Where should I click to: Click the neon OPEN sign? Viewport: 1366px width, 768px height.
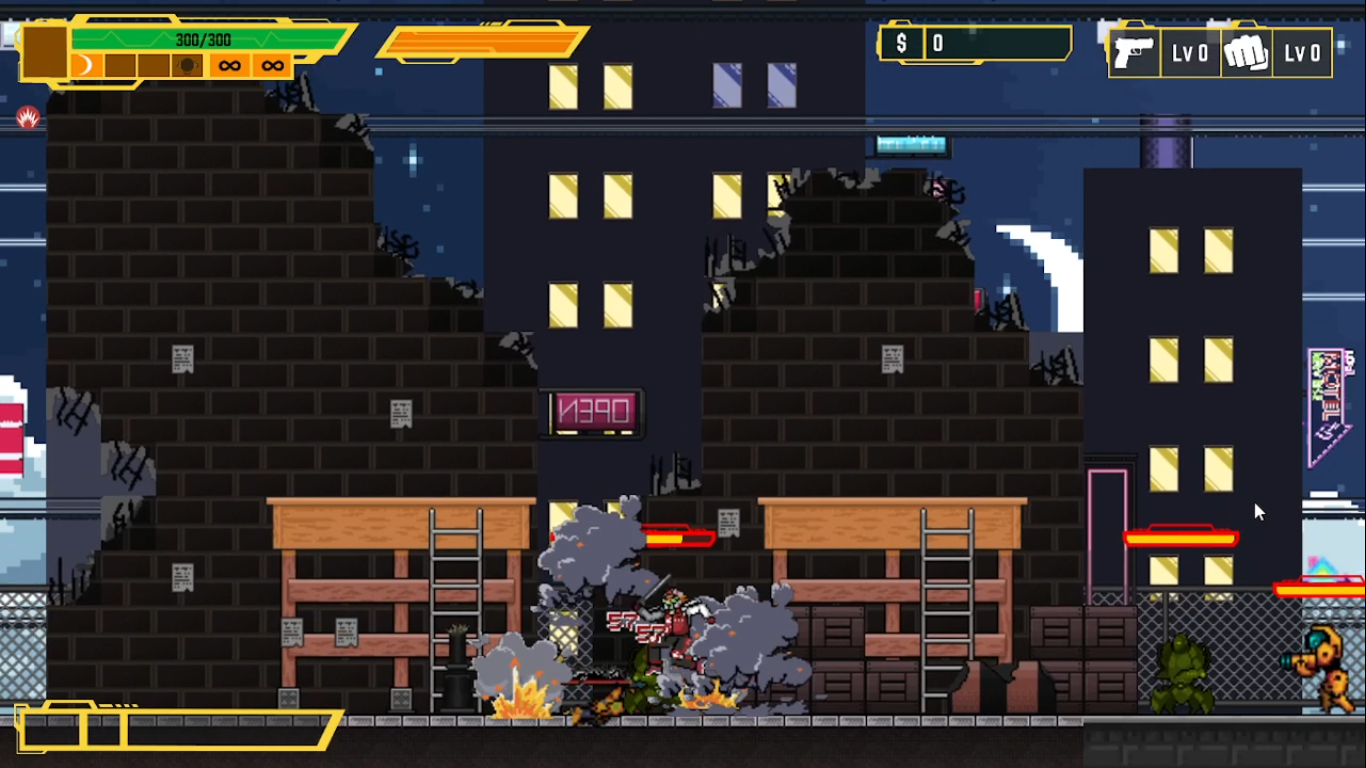tap(590, 413)
